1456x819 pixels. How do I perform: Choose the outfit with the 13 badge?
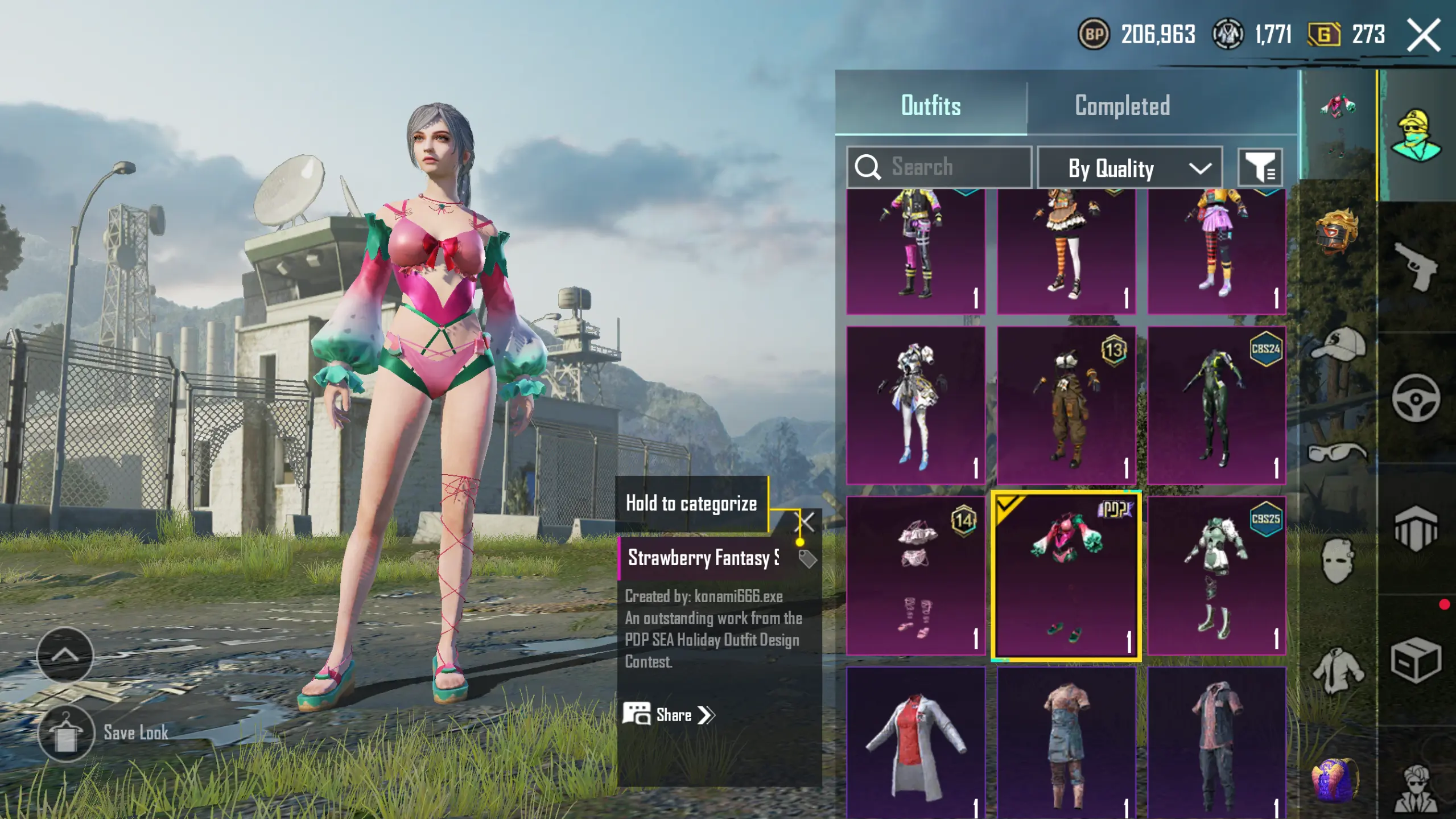(x=1066, y=405)
